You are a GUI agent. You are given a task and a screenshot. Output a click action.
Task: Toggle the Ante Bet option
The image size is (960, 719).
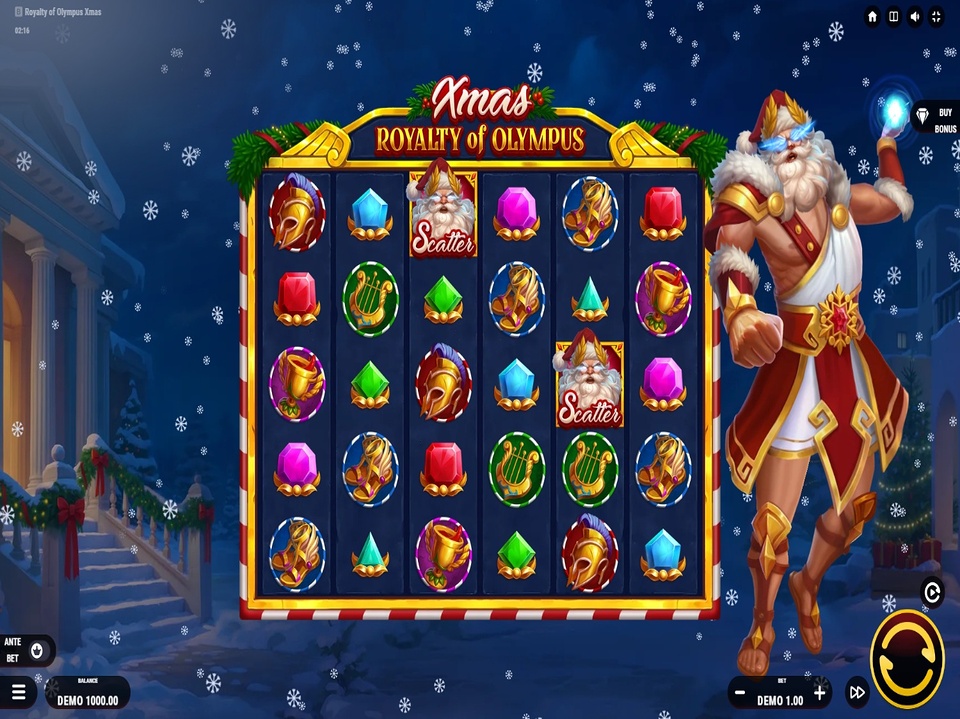point(37,650)
